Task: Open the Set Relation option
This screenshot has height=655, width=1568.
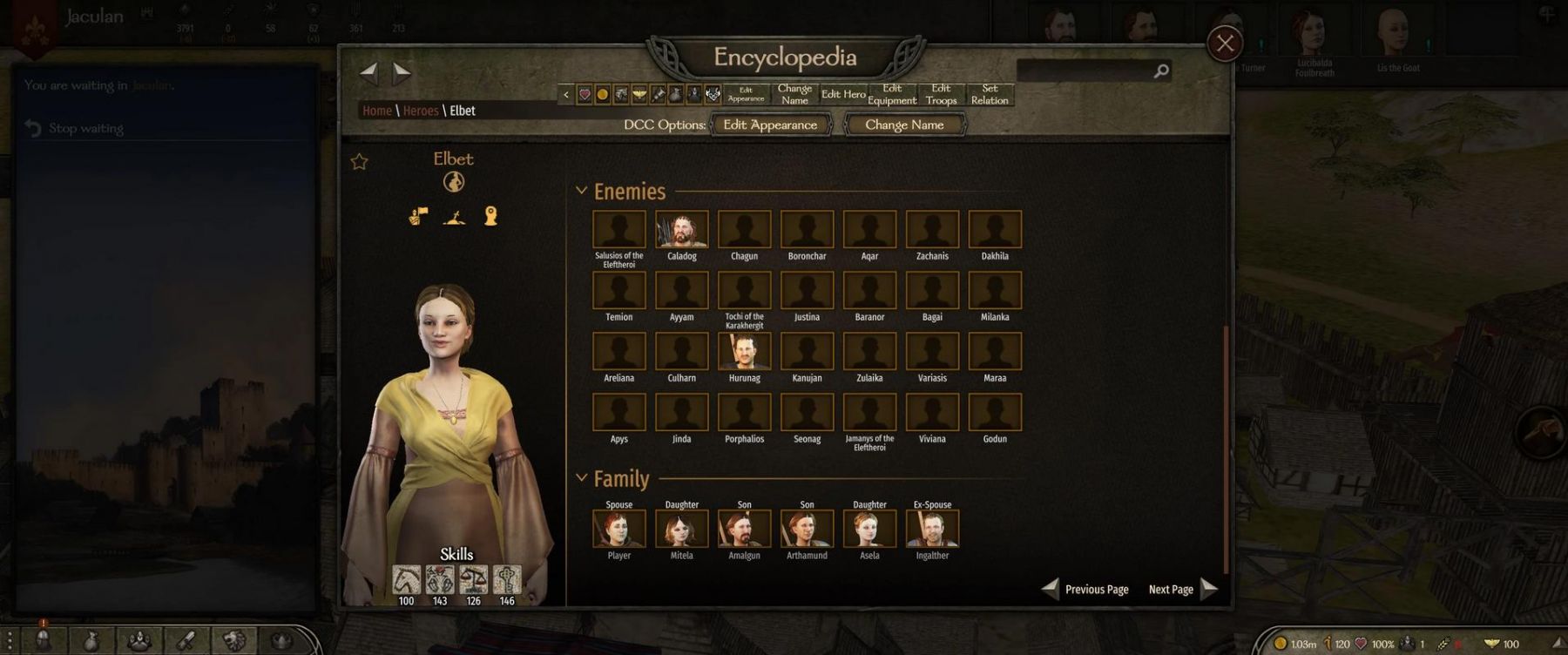Action: [990, 94]
